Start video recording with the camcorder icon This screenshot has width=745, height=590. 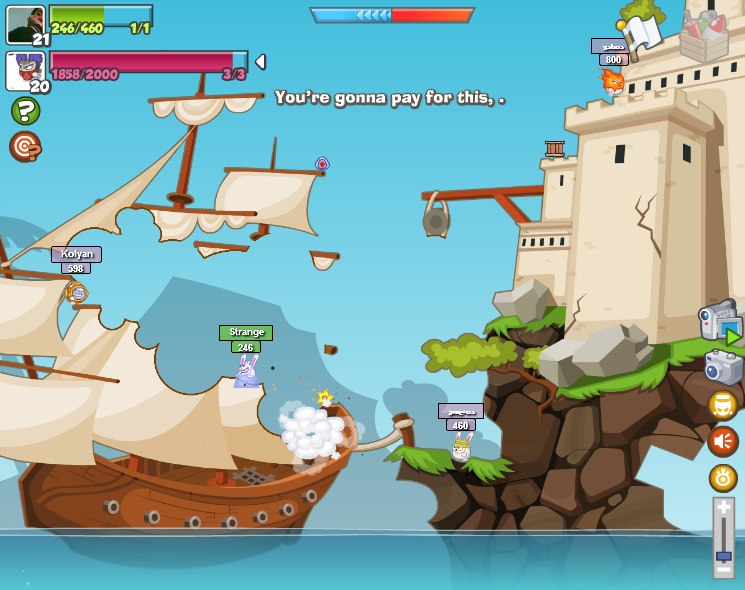720,322
